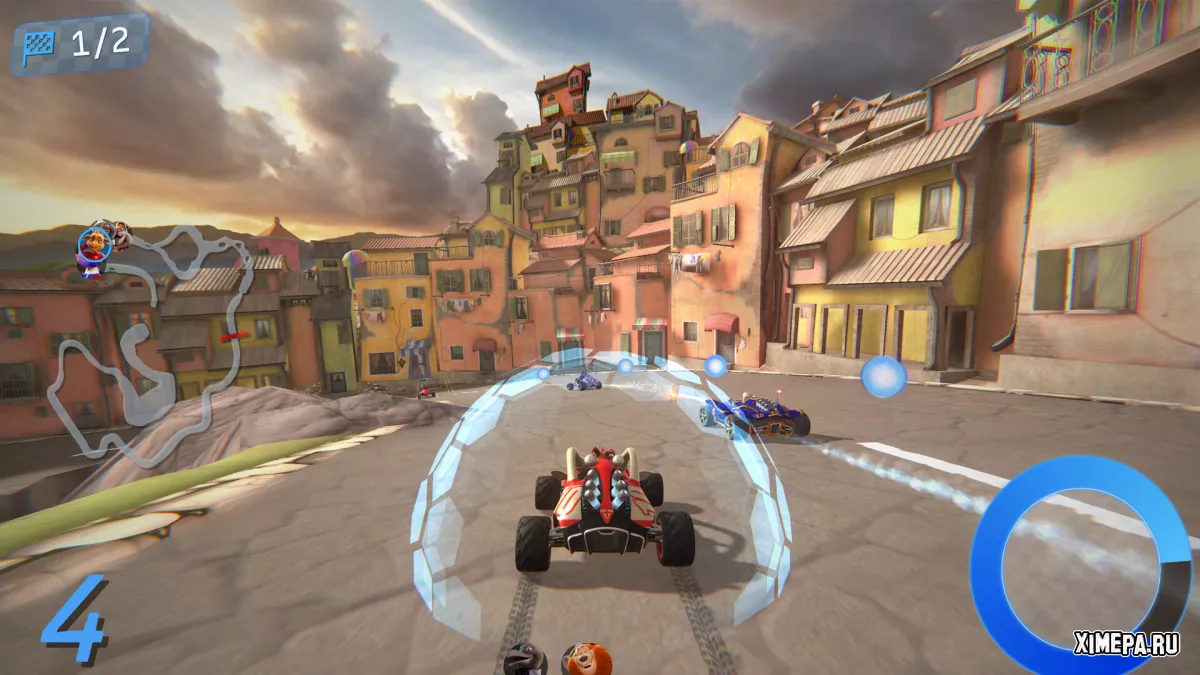Viewport: 1200px width, 675px height.
Task: Open the XIMEPA.RU watermark link
Action: (x=1127, y=645)
